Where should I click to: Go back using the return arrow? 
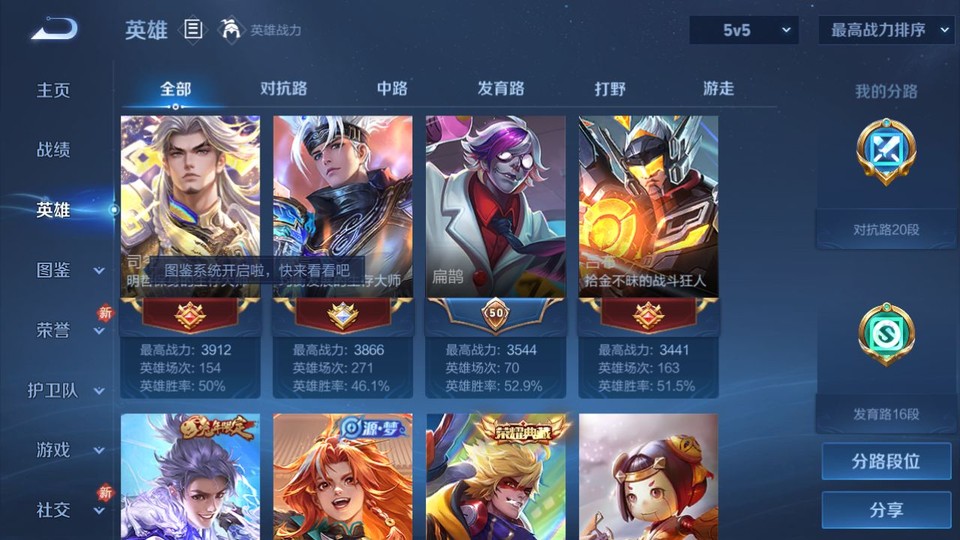click(x=54, y=29)
